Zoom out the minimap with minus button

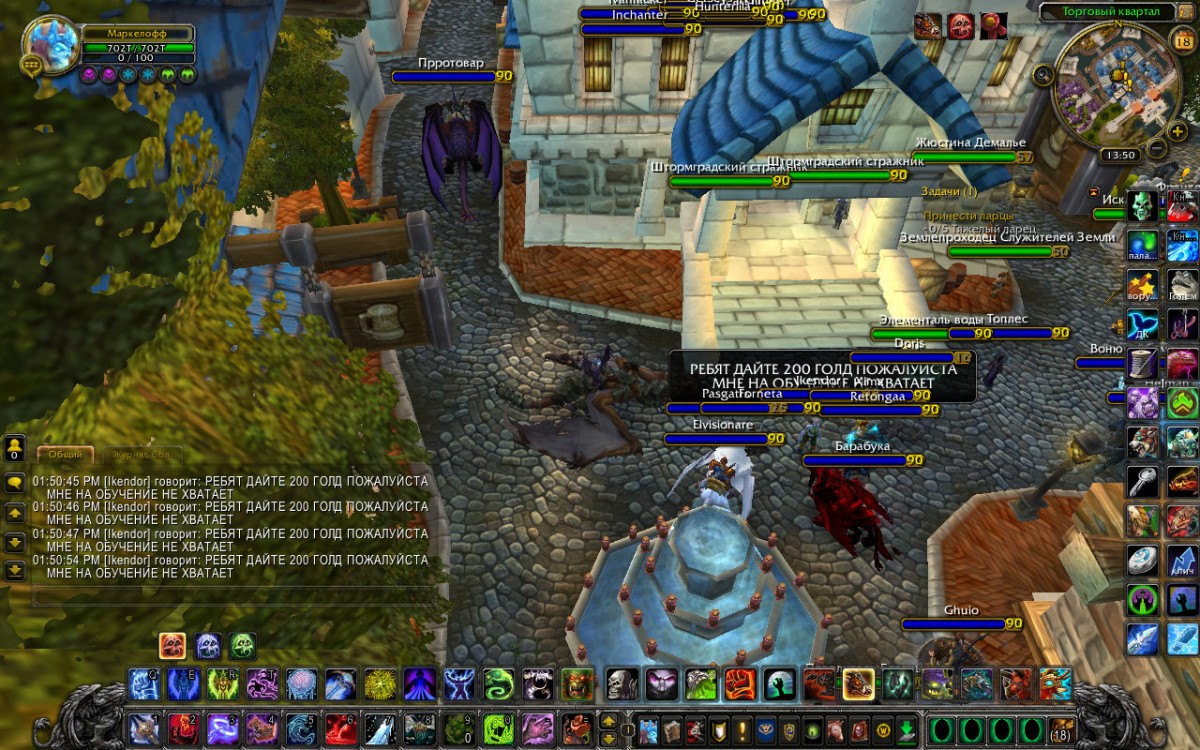point(1156,149)
